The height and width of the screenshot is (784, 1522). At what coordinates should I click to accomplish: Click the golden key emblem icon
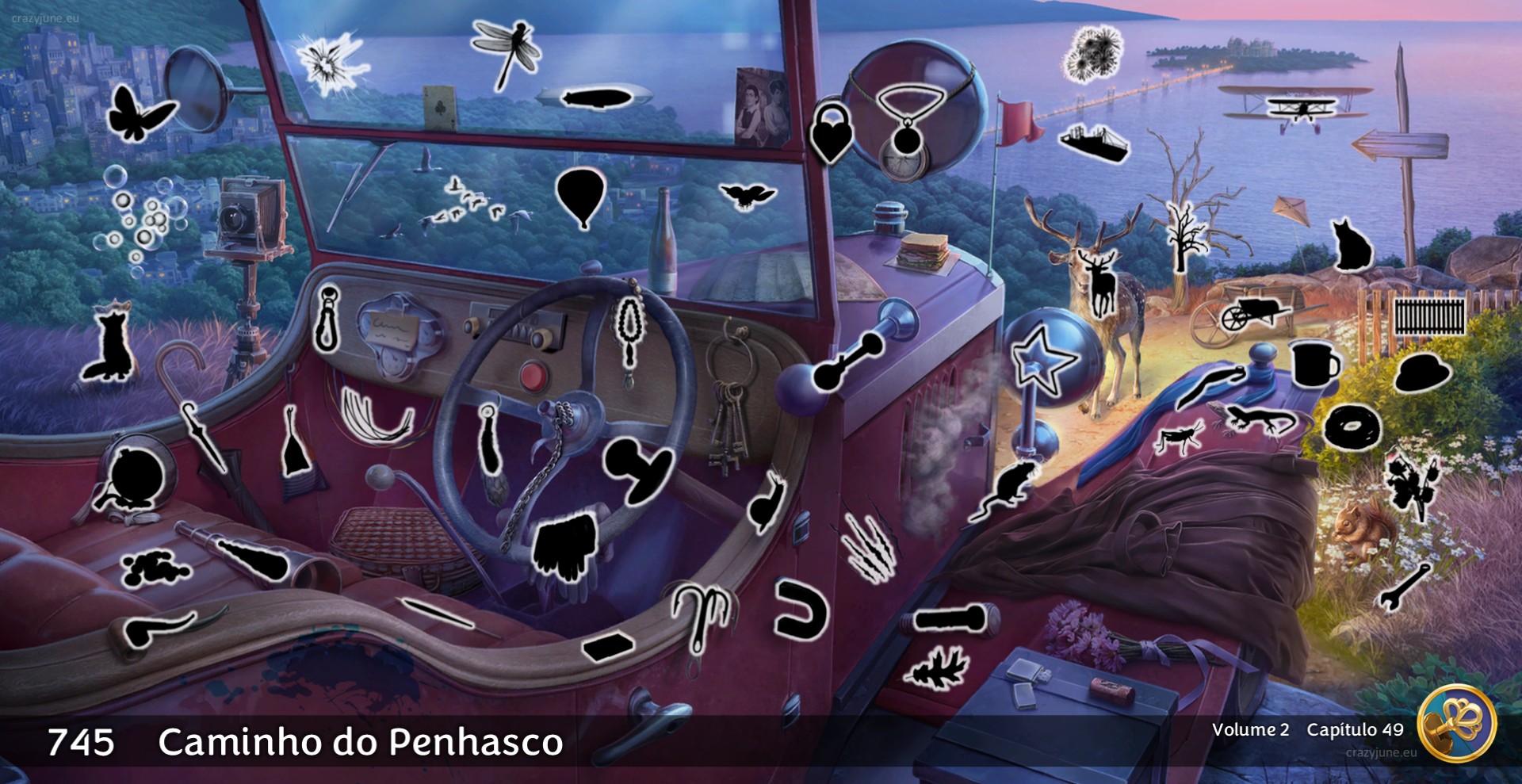point(1456,723)
